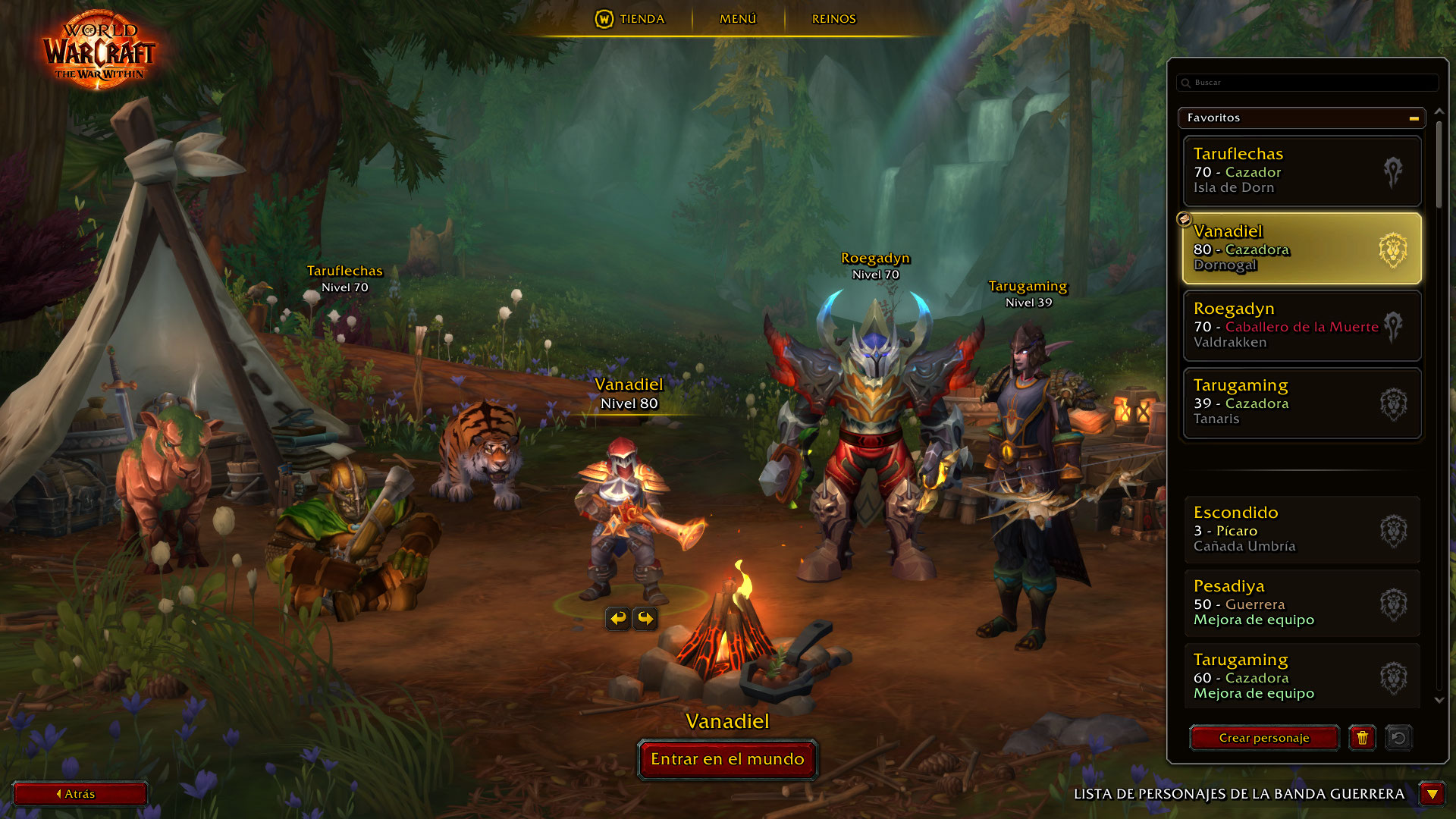Click the trash can to delete character
Screen dimensions: 1456x819
click(x=1363, y=738)
